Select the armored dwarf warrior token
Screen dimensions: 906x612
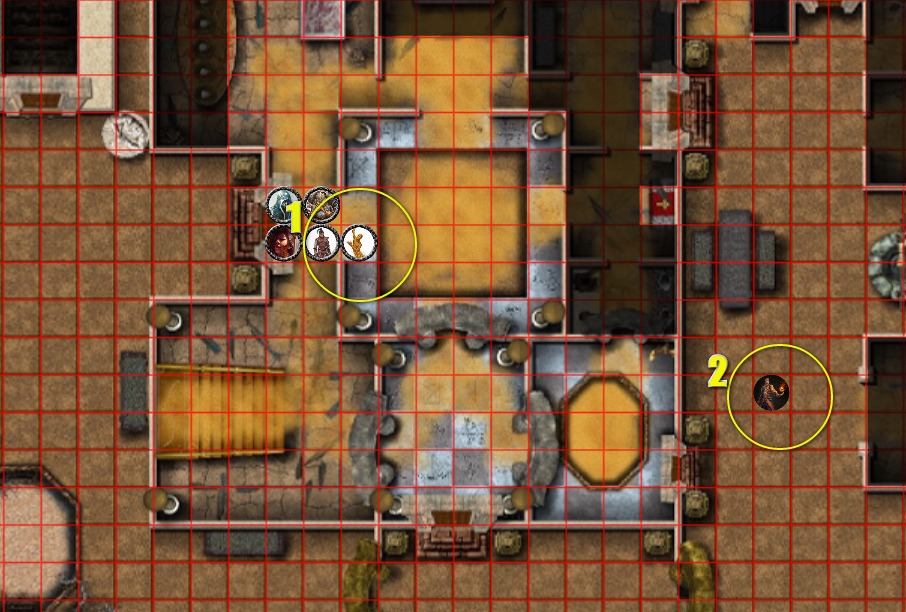tap(320, 205)
